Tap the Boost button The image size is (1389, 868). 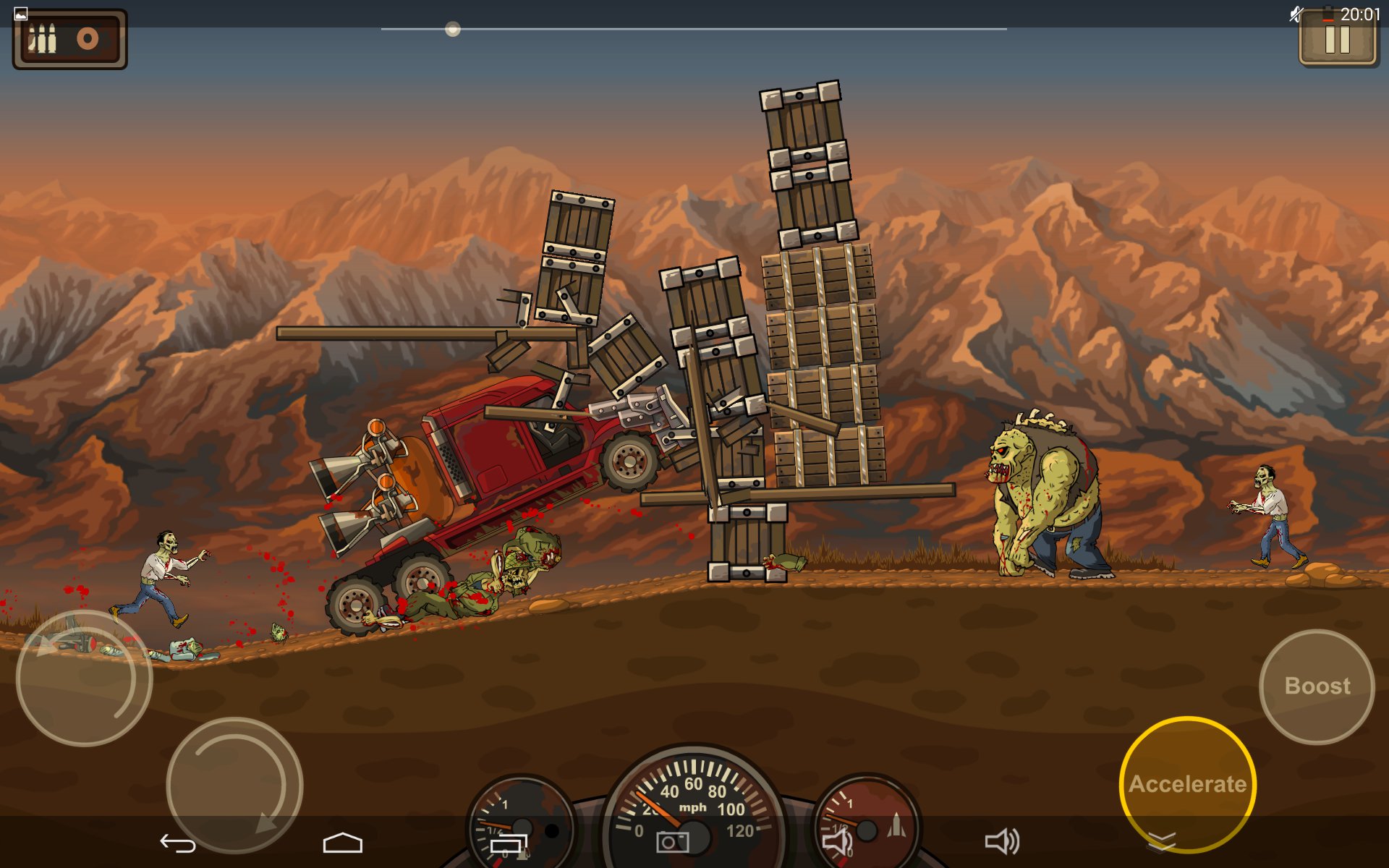(x=1317, y=686)
